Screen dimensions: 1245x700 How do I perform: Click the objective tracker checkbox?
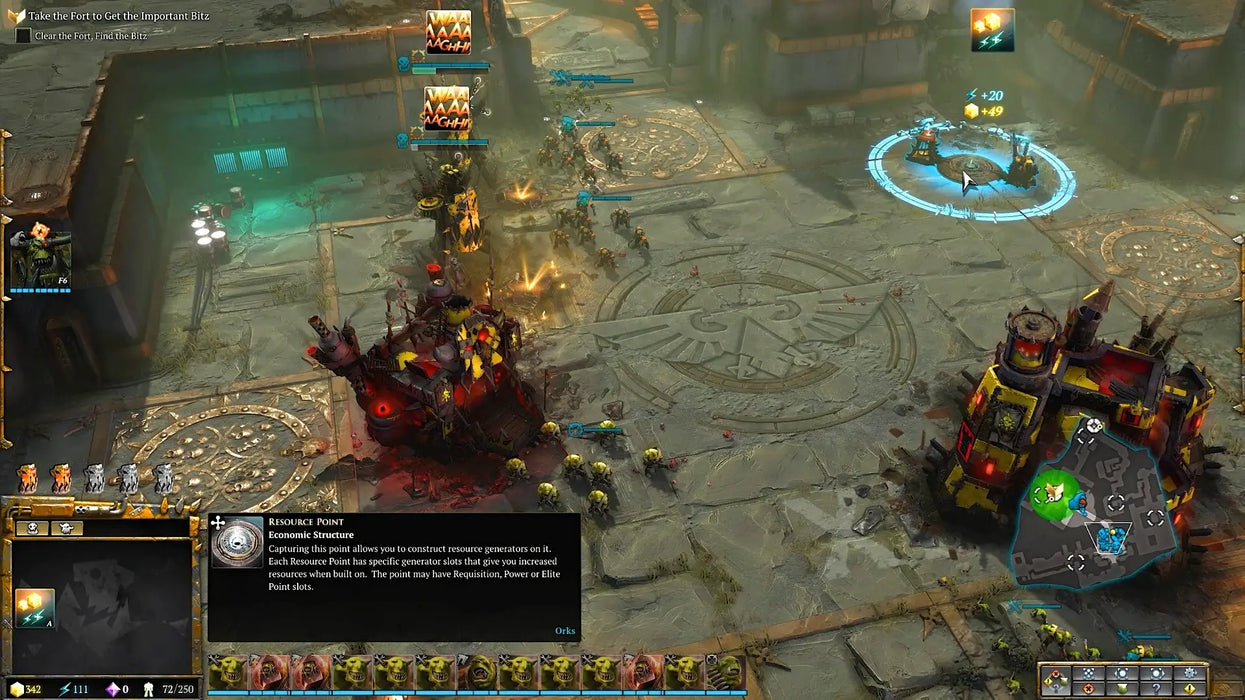coord(23,35)
